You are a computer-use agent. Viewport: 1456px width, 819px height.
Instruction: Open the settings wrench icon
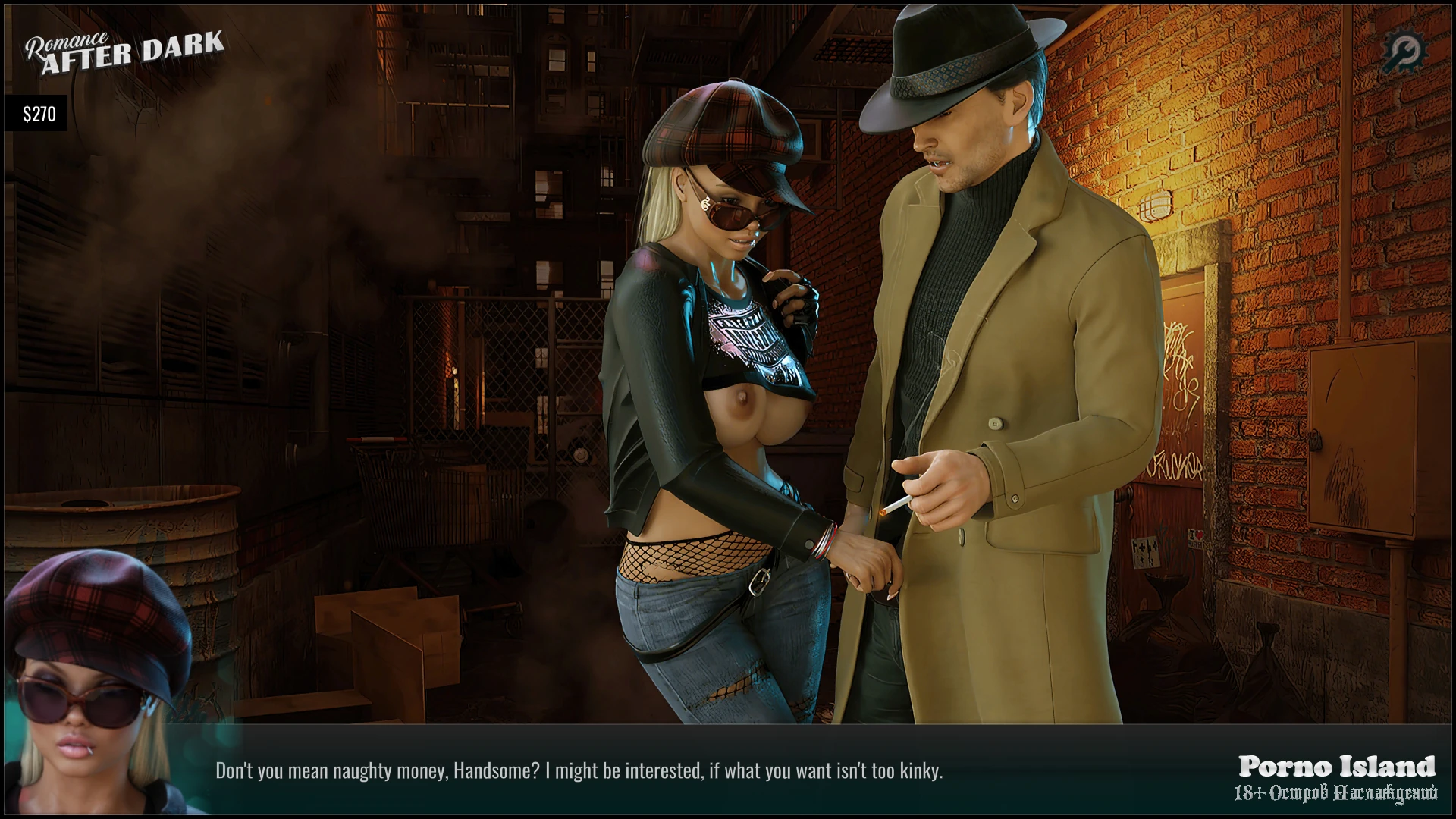click(x=1404, y=52)
